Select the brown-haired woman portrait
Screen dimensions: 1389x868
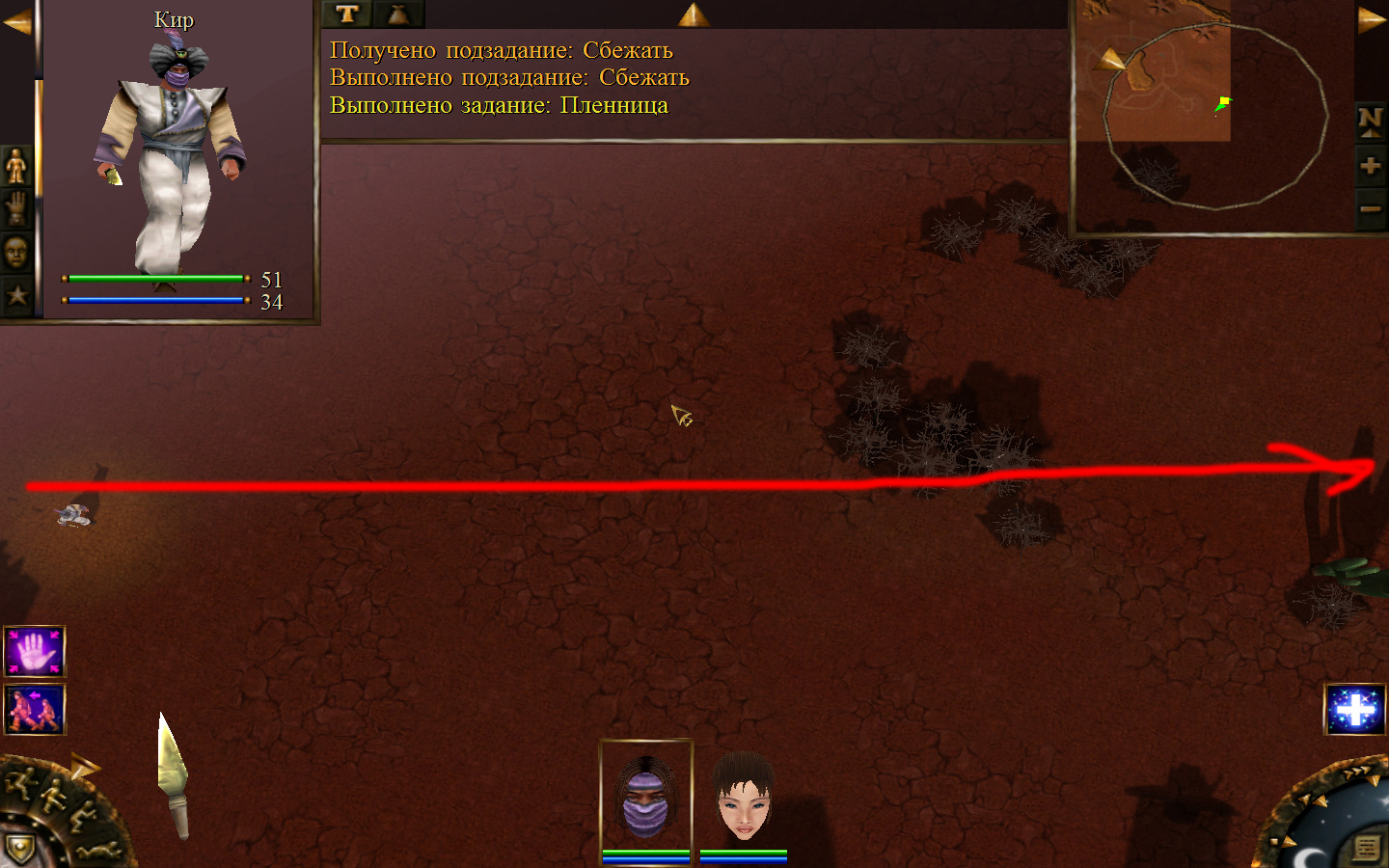(x=743, y=798)
